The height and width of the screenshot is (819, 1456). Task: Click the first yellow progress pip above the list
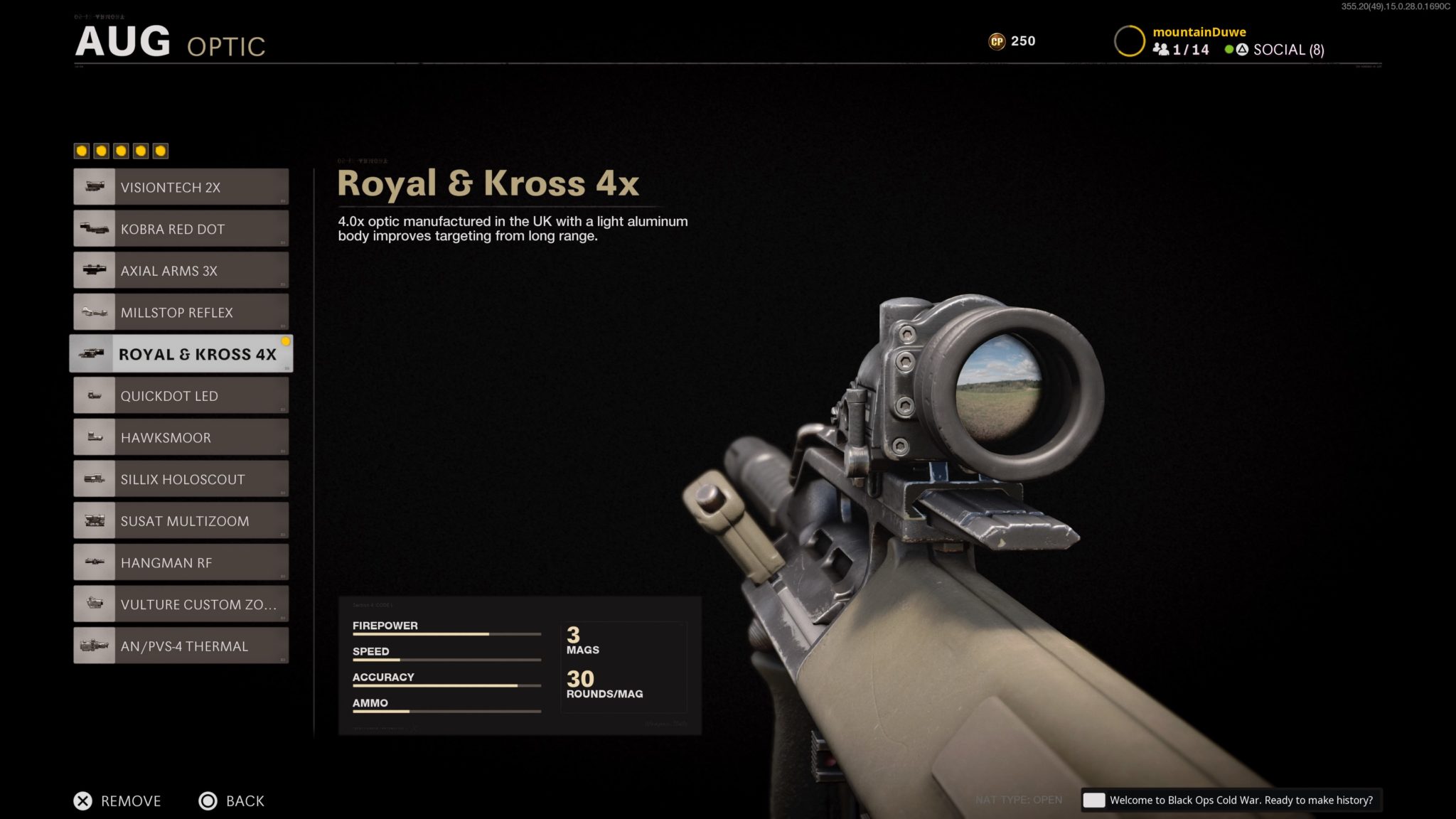82,150
